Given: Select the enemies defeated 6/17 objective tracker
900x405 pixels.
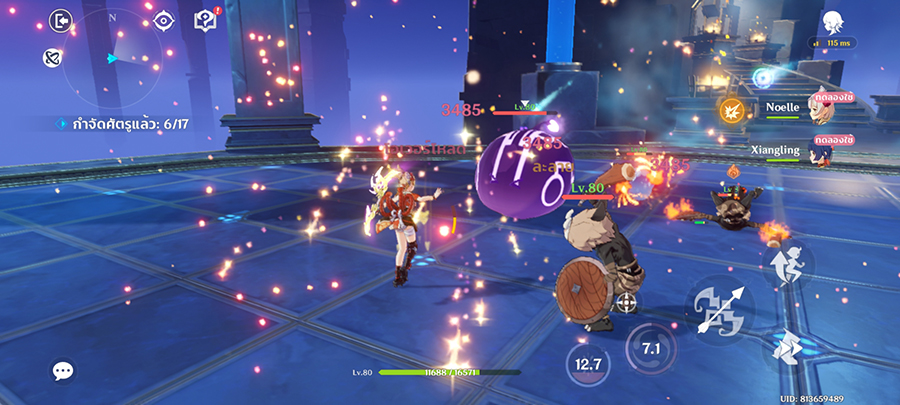Looking at the screenshot, I should point(125,124).
